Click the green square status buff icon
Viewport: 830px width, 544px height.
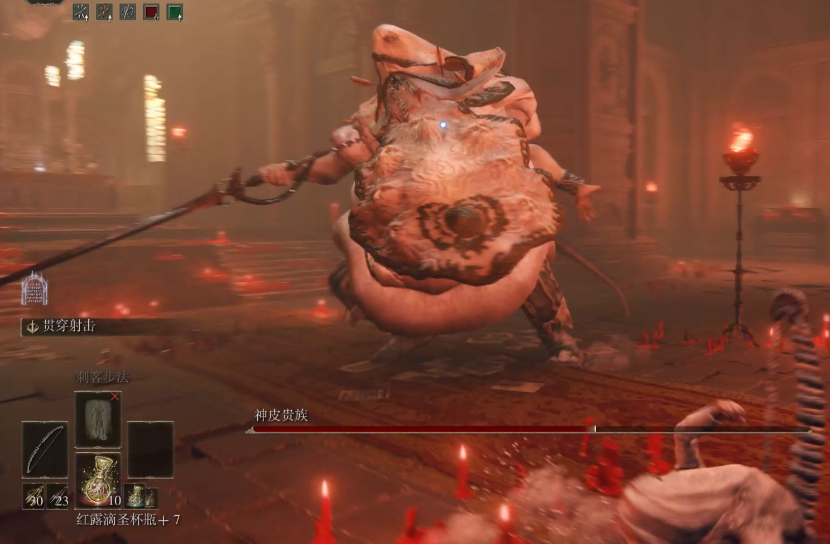pos(174,12)
